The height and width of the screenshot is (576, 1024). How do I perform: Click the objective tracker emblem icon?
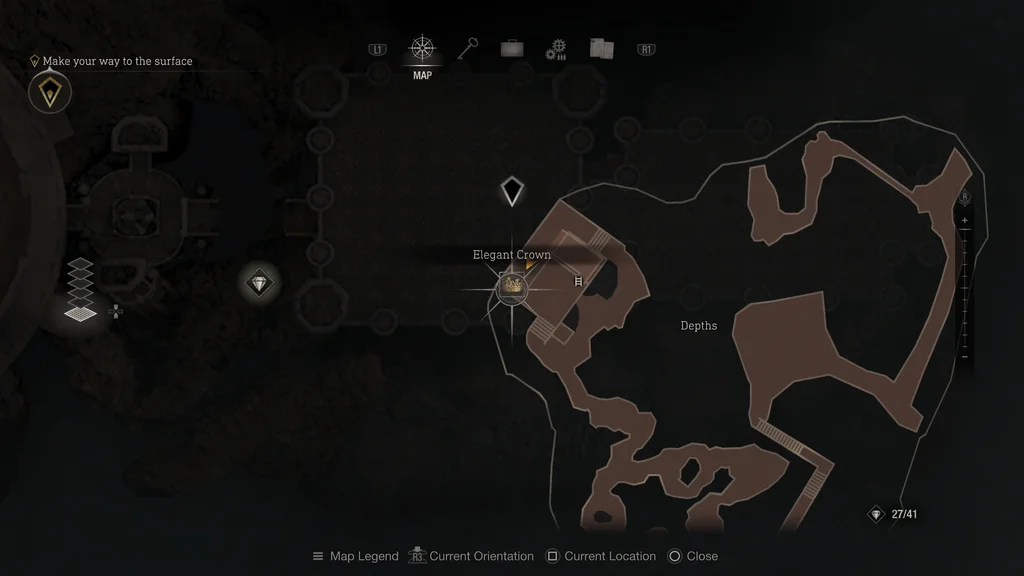coord(49,92)
